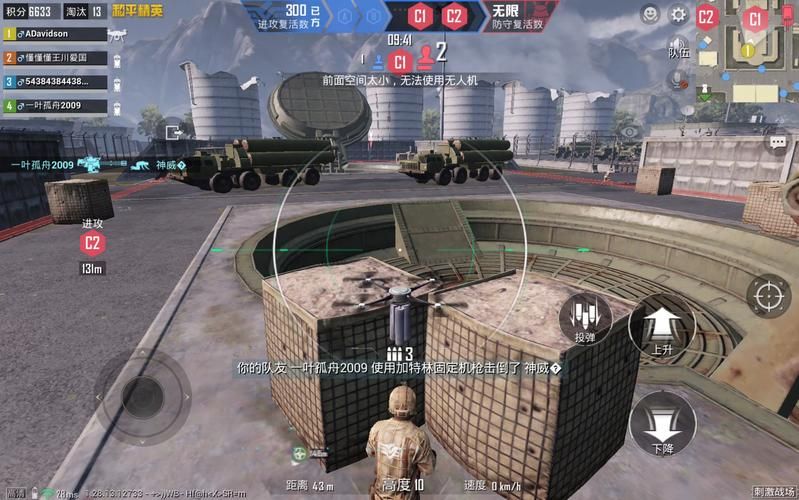This screenshot has height=500, width=799.
Task: Select teammate 54384384438 in team list
Action: pos(55,81)
